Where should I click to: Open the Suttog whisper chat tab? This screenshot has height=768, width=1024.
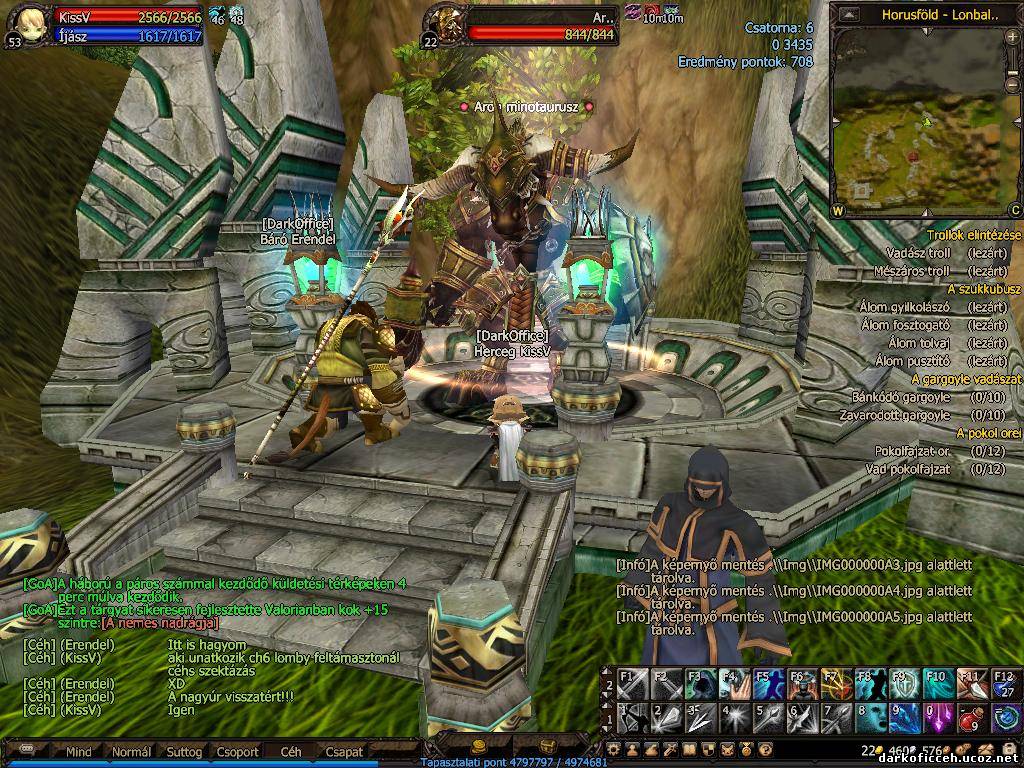tap(184, 751)
